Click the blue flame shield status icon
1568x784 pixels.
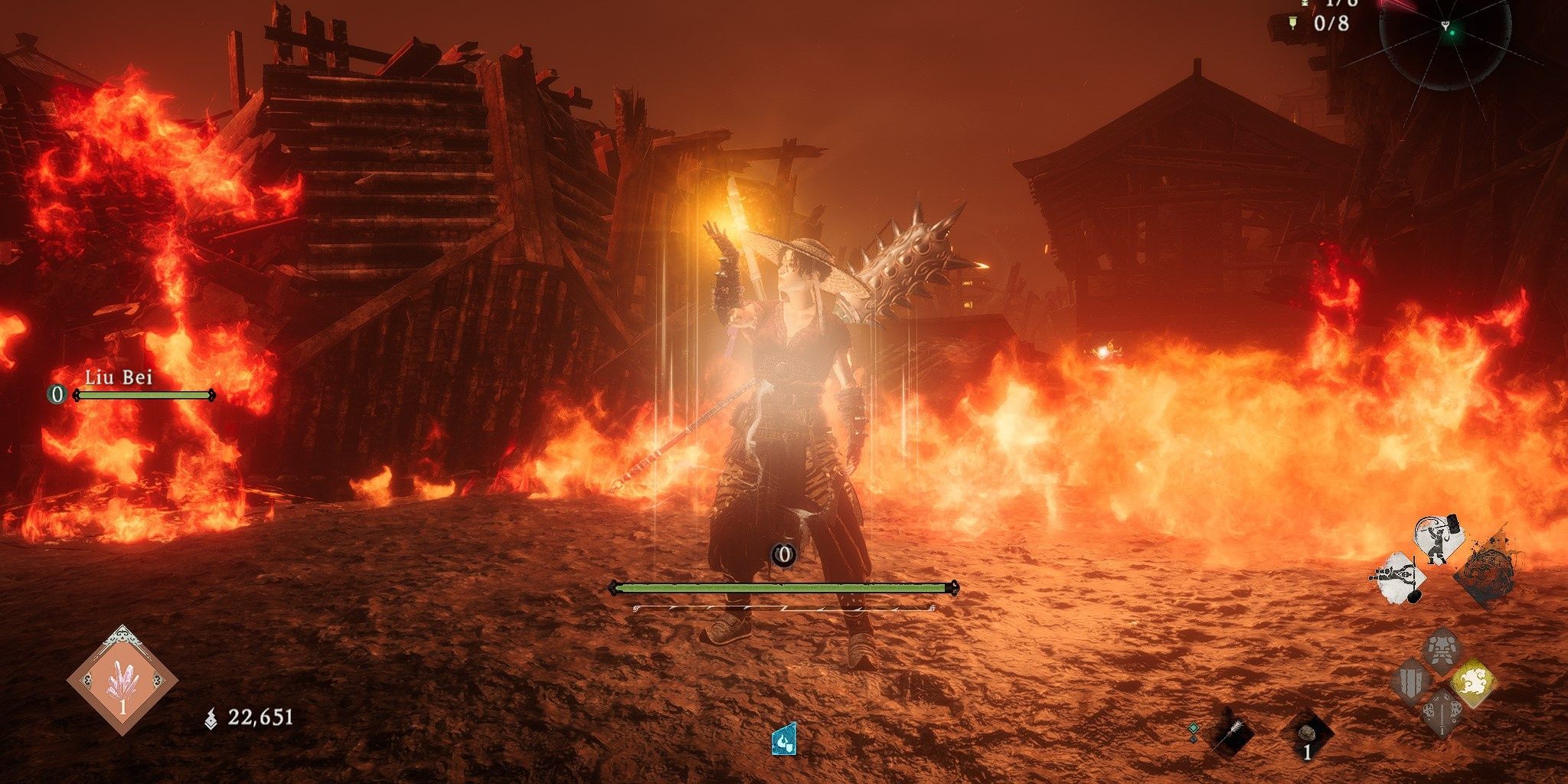coord(784,739)
